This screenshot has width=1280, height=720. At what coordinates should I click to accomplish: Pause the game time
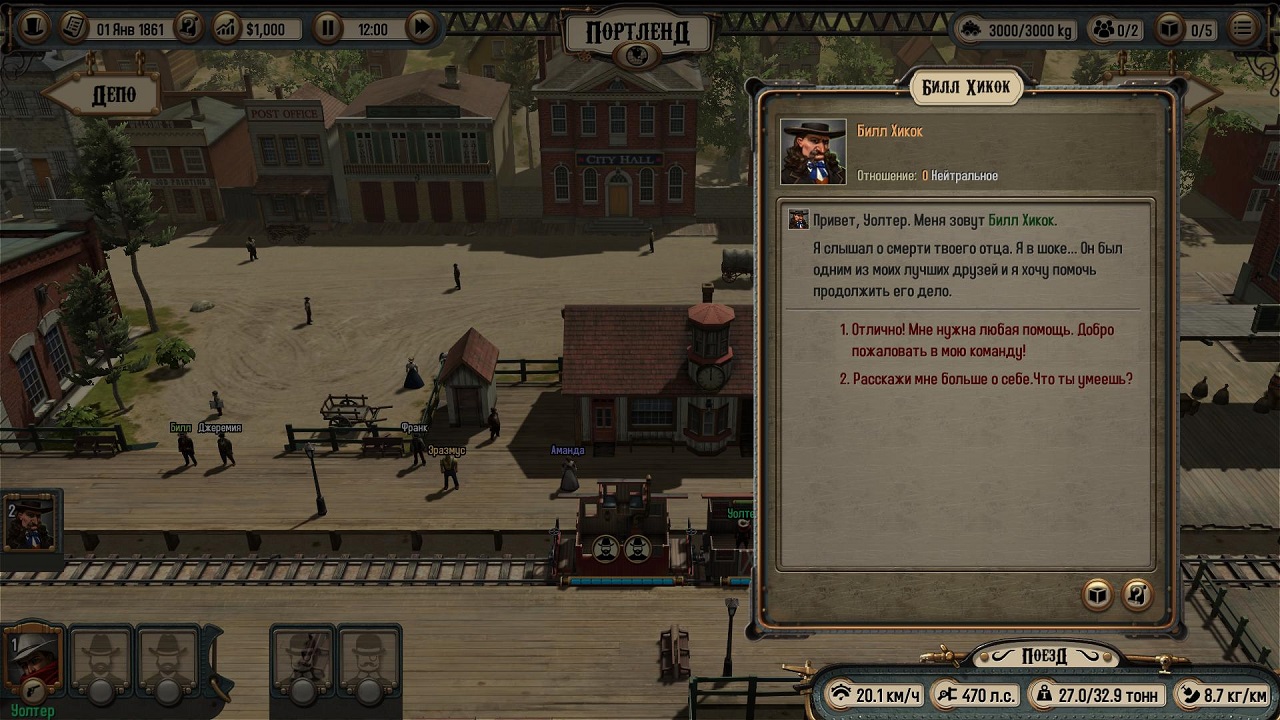point(327,29)
